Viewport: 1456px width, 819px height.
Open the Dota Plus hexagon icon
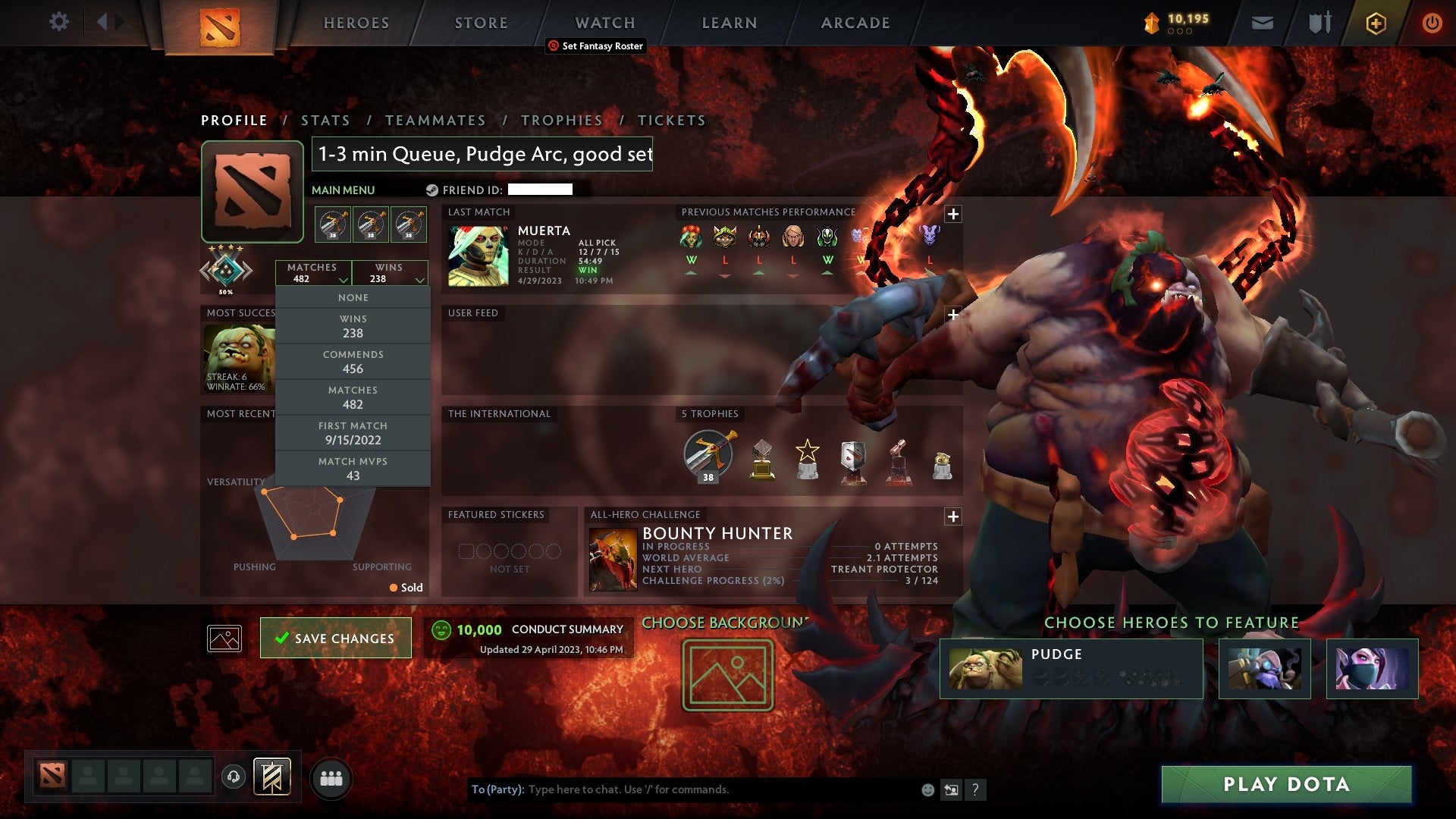click(x=1376, y=22)
